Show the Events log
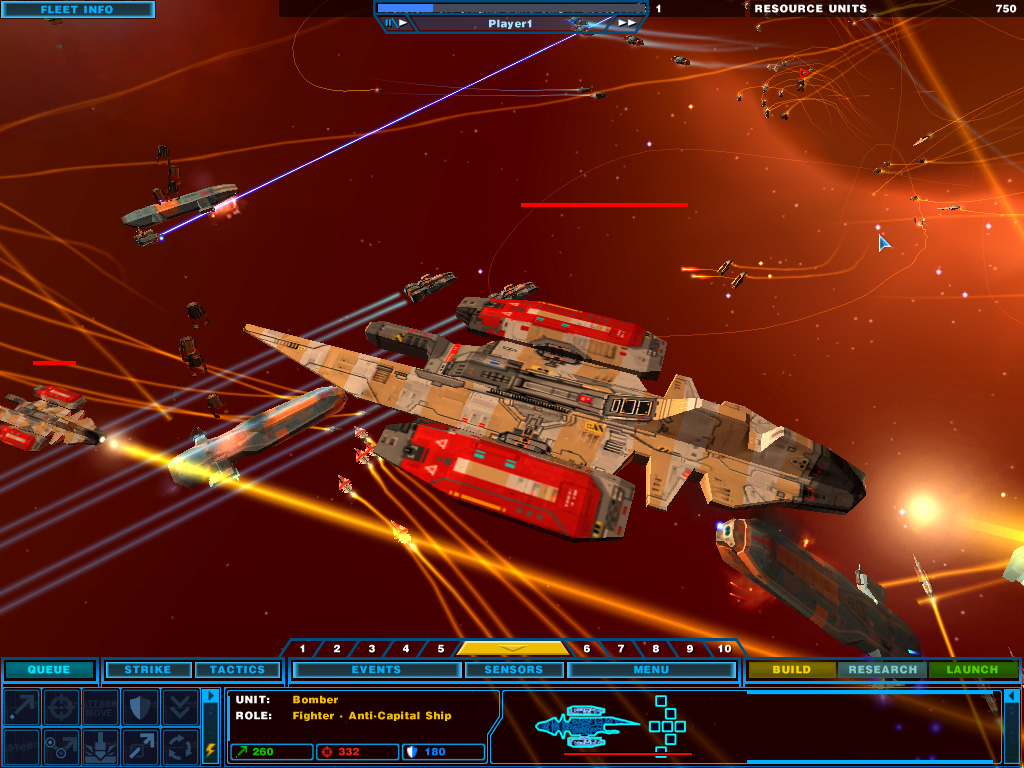The height and width of the screenshot is (768, 1024). click(376, 670)
